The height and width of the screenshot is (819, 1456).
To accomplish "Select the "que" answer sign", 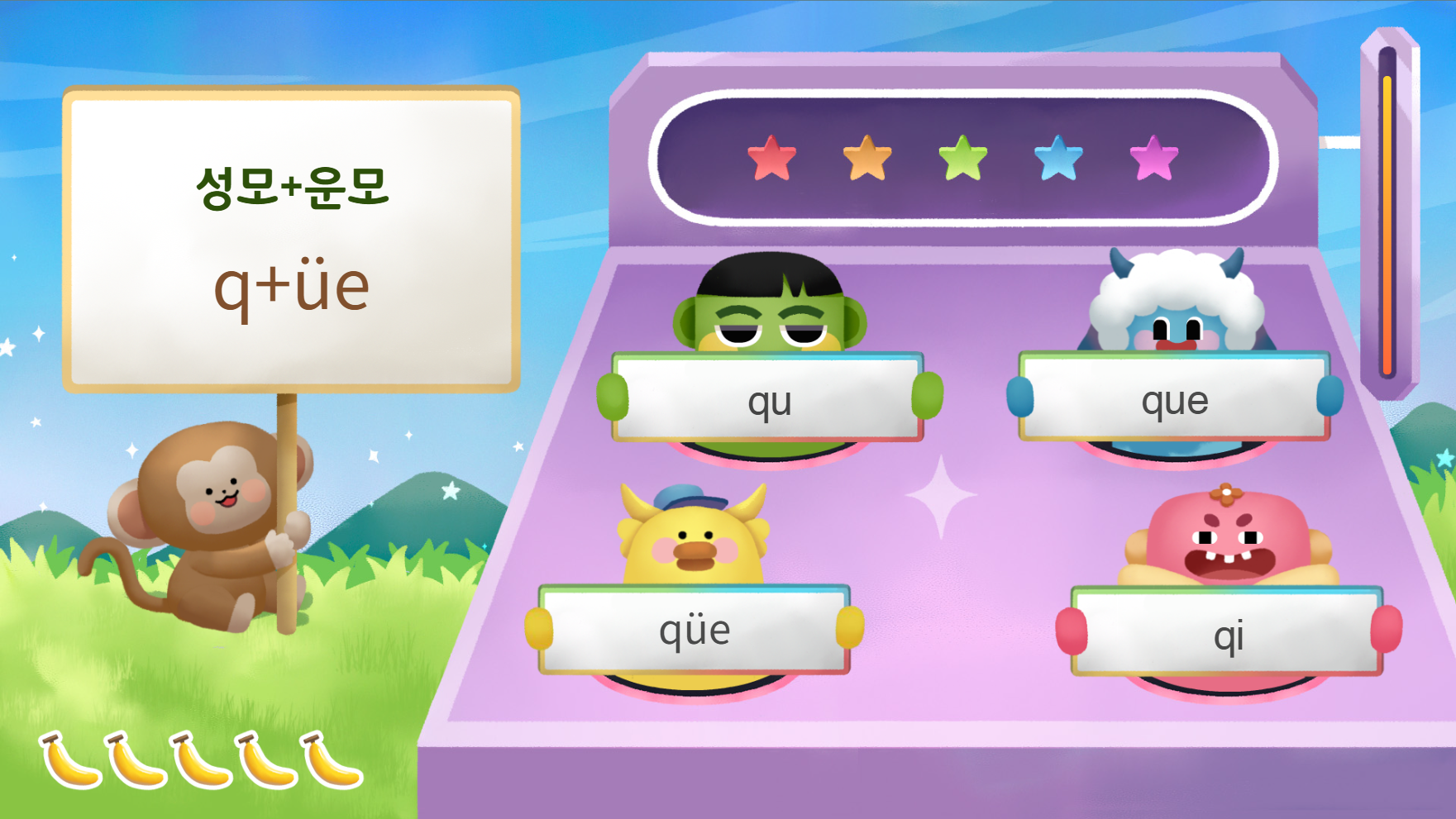I will pos(1174,398).
